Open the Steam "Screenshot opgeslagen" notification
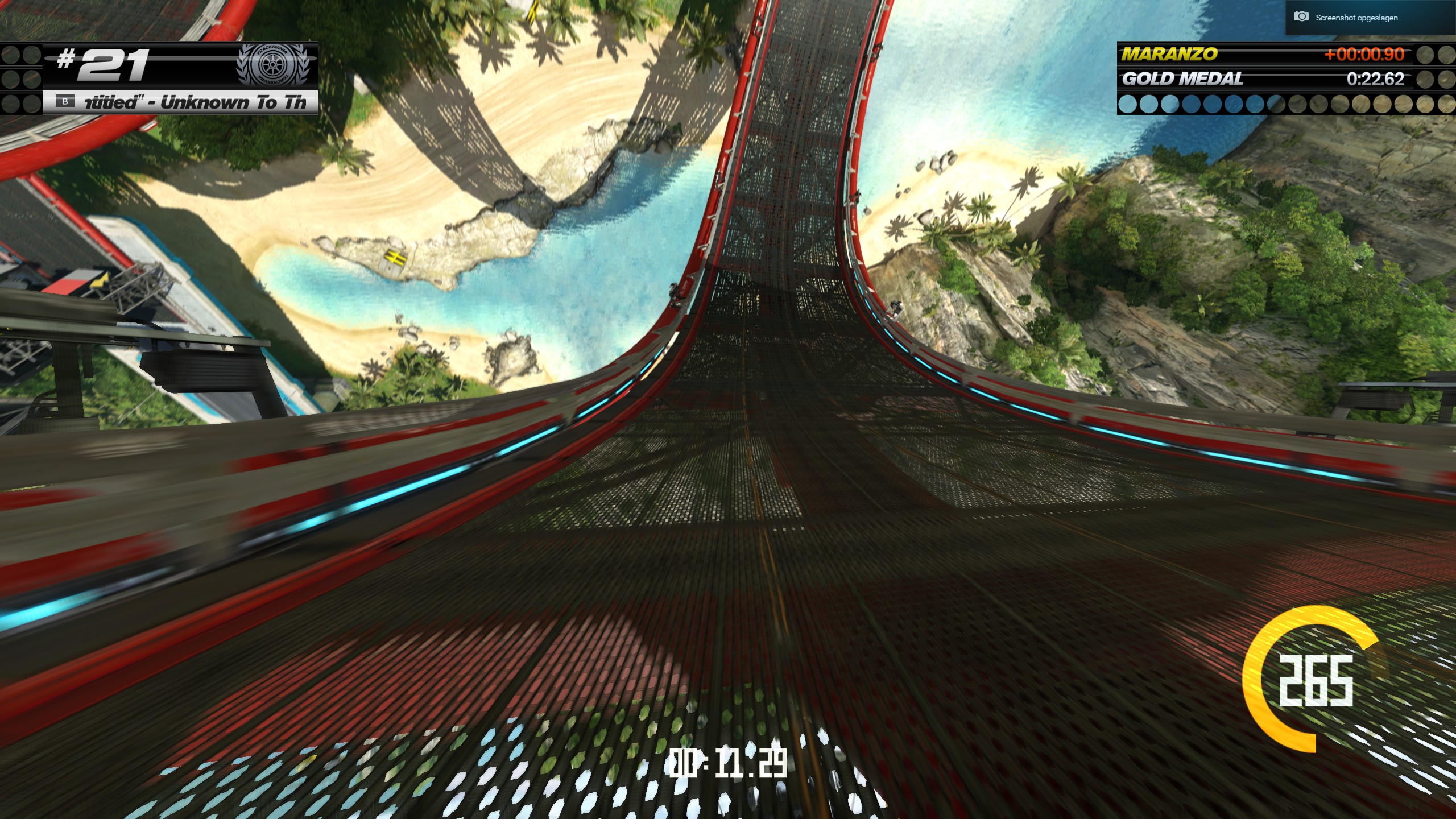Screen dimensions: 1456x819 click(x=1356, y=18)
